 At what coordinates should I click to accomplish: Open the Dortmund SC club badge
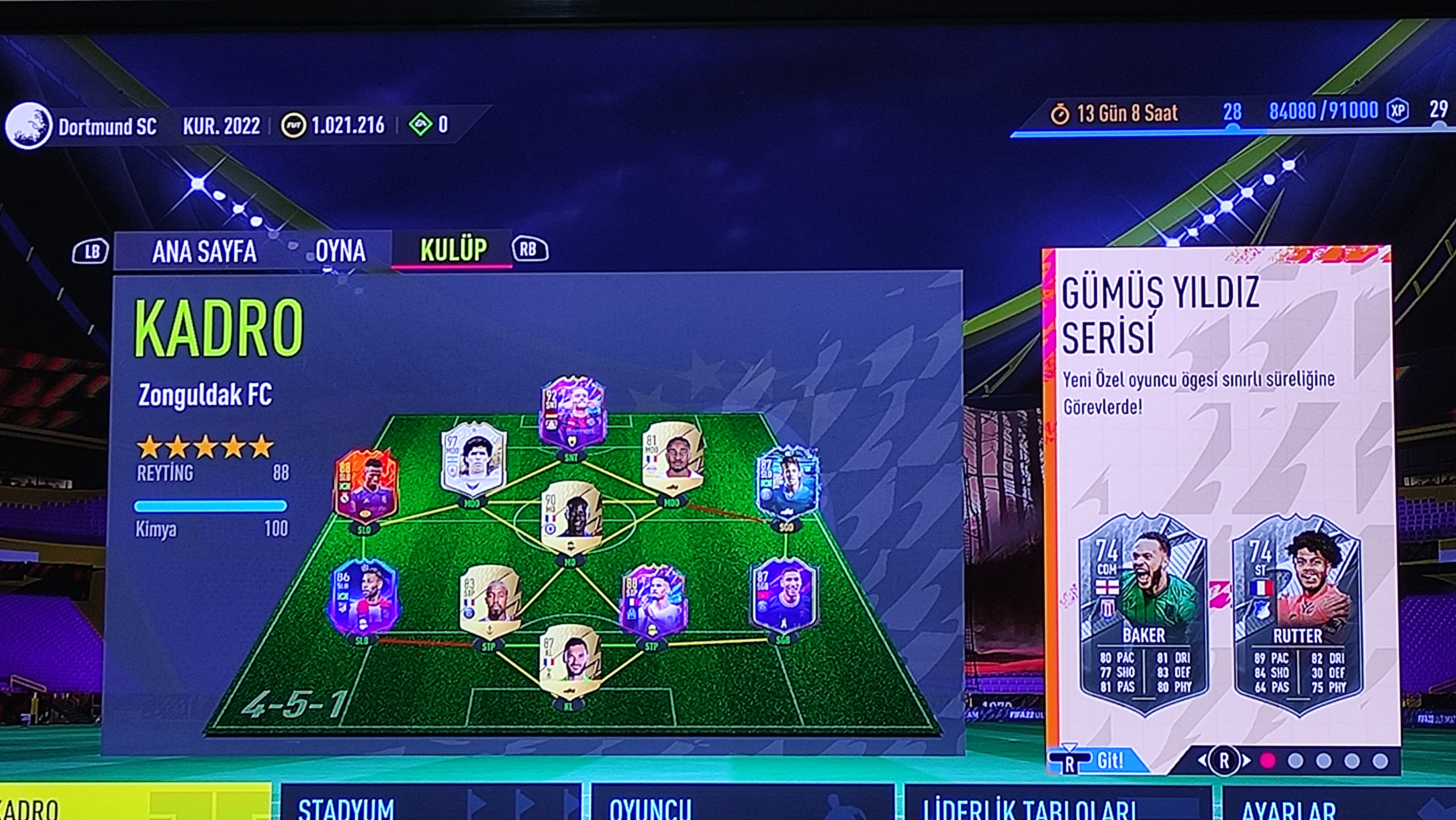(x=28, y=125)
